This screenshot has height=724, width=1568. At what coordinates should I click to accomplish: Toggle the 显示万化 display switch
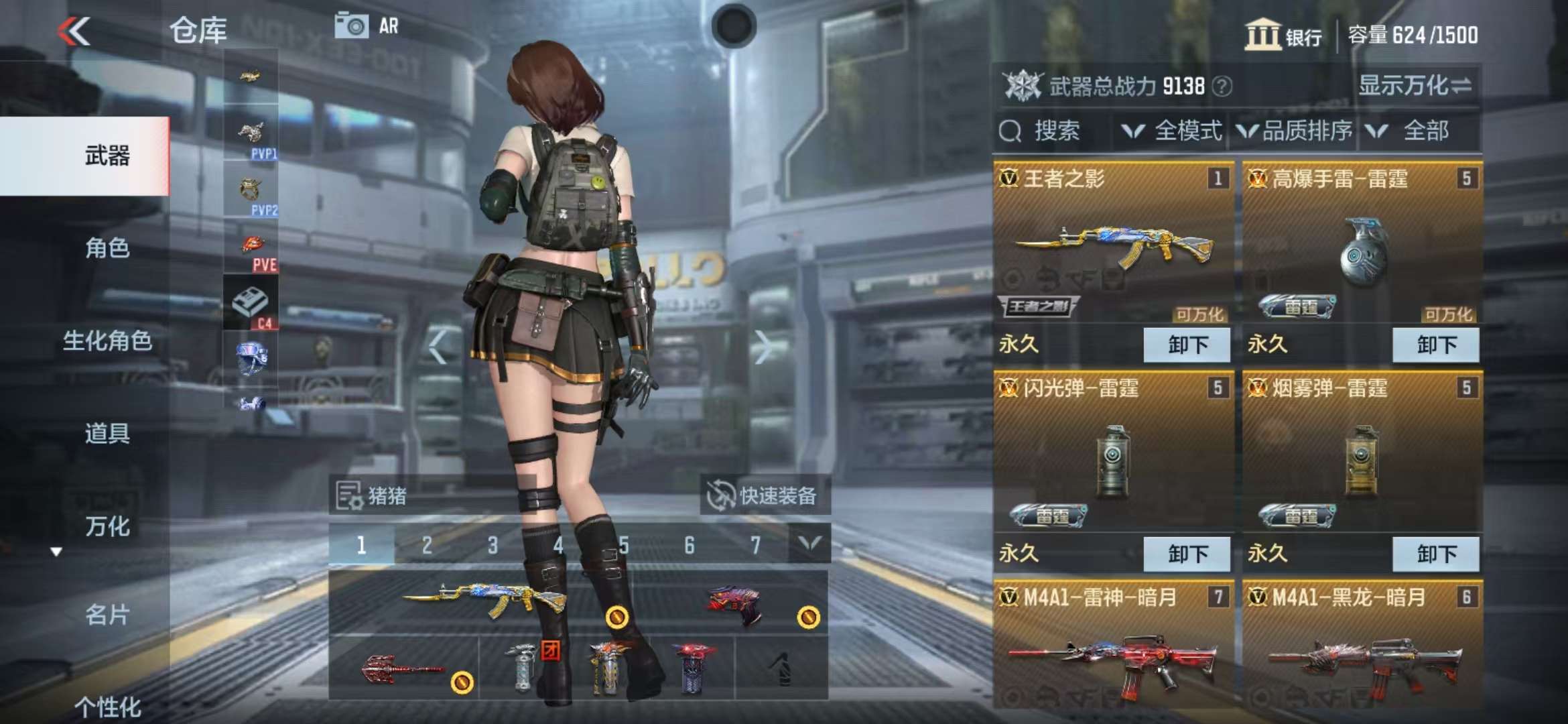(1414, 86)
